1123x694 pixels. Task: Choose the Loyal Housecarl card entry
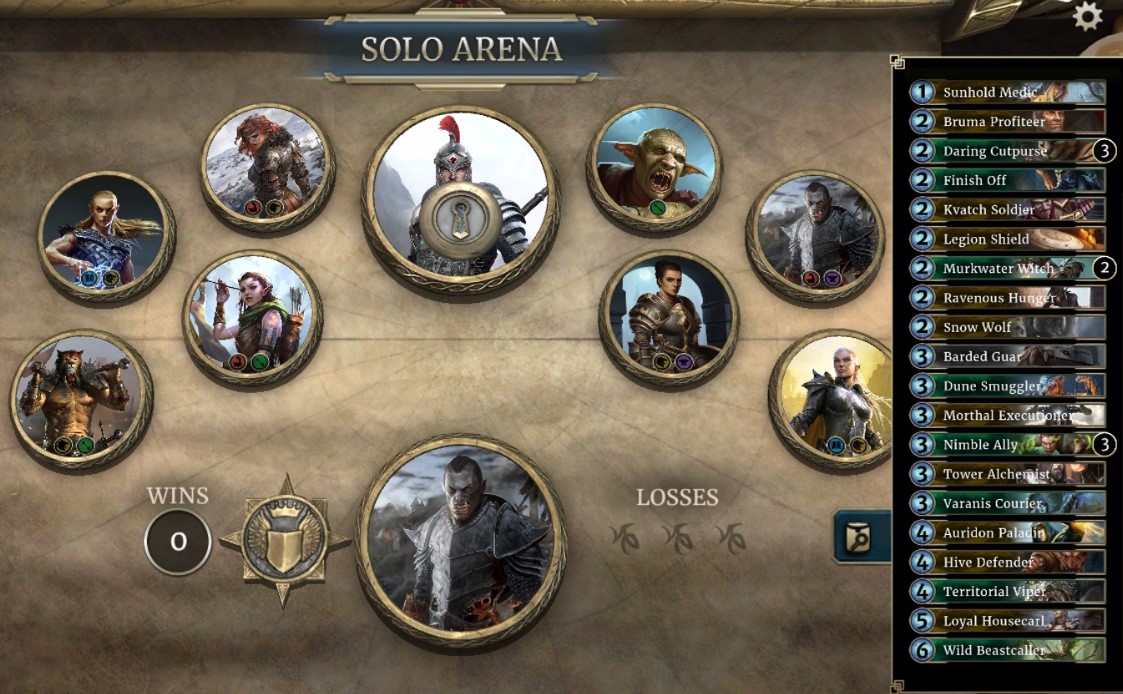point(1007,621)
